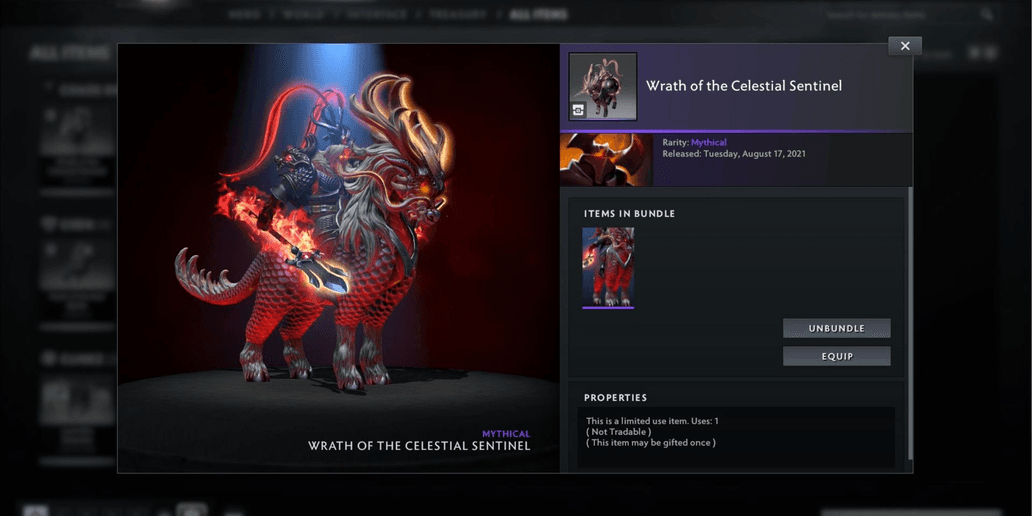Select the bundle item thumbnail
Screen dimensions: 1033x516
608,267
